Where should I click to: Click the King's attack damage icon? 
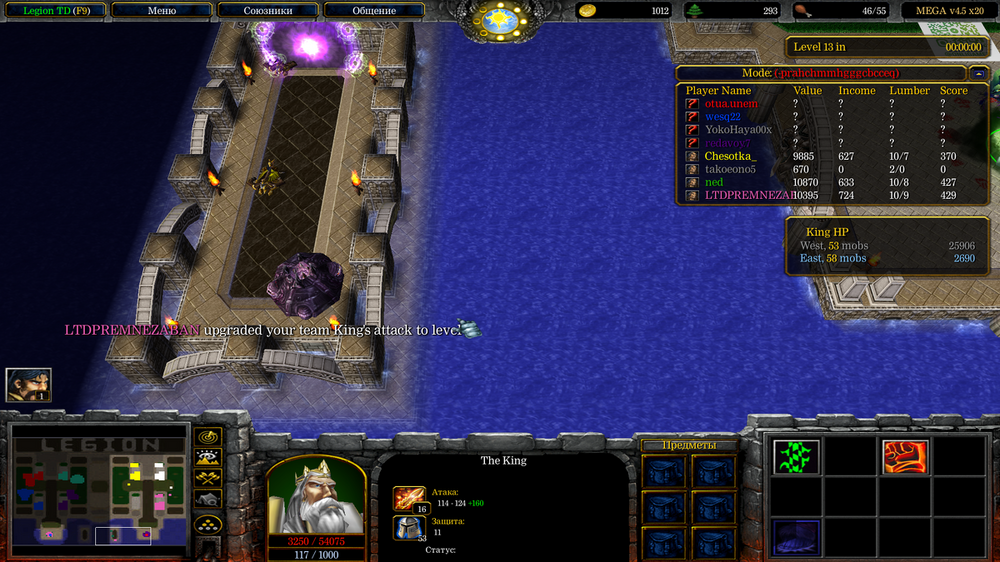[409, 498]
